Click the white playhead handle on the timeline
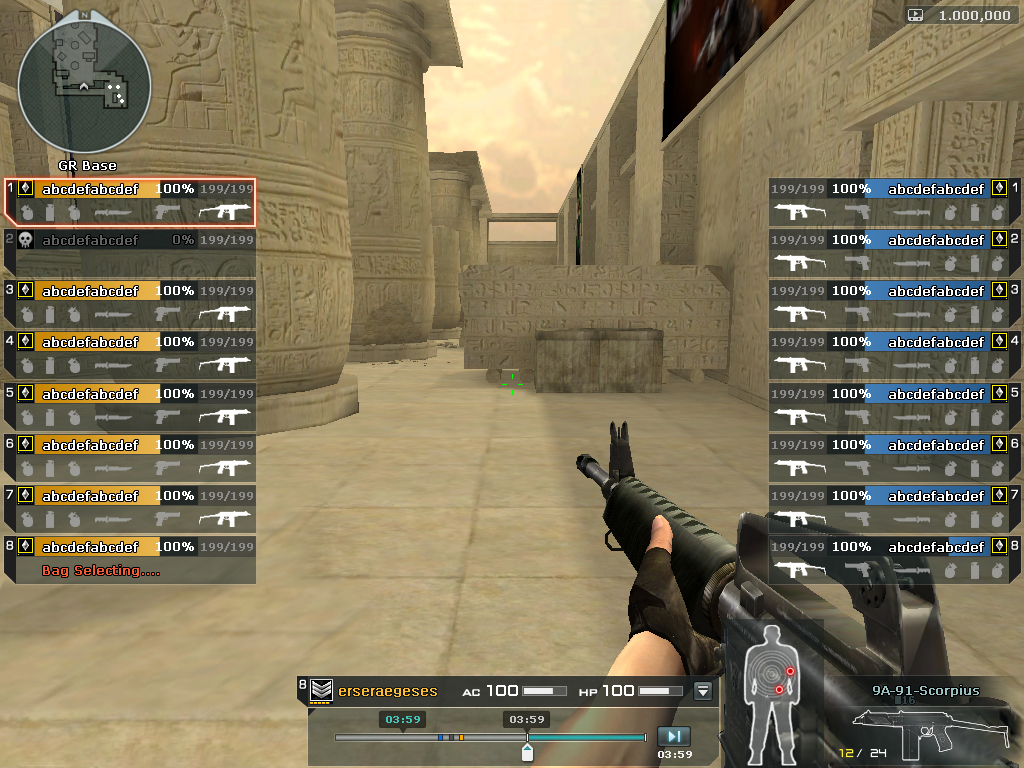The width and height of the screenshot is (1024, 768). [x=527, y=752]
